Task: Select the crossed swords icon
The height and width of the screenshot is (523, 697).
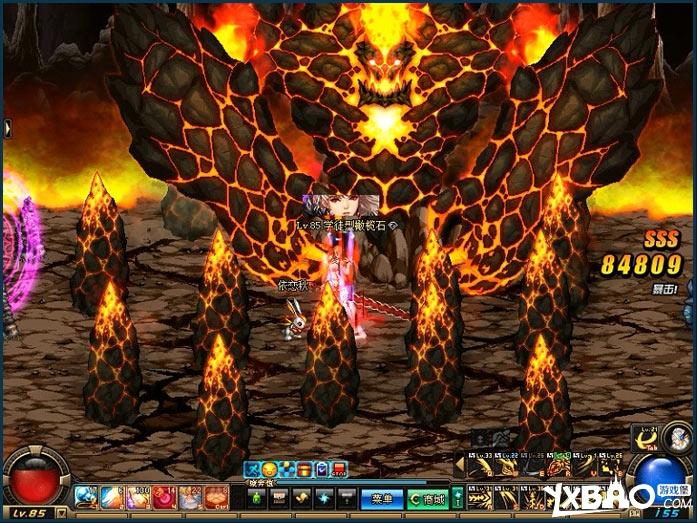Action: point(253,468)
